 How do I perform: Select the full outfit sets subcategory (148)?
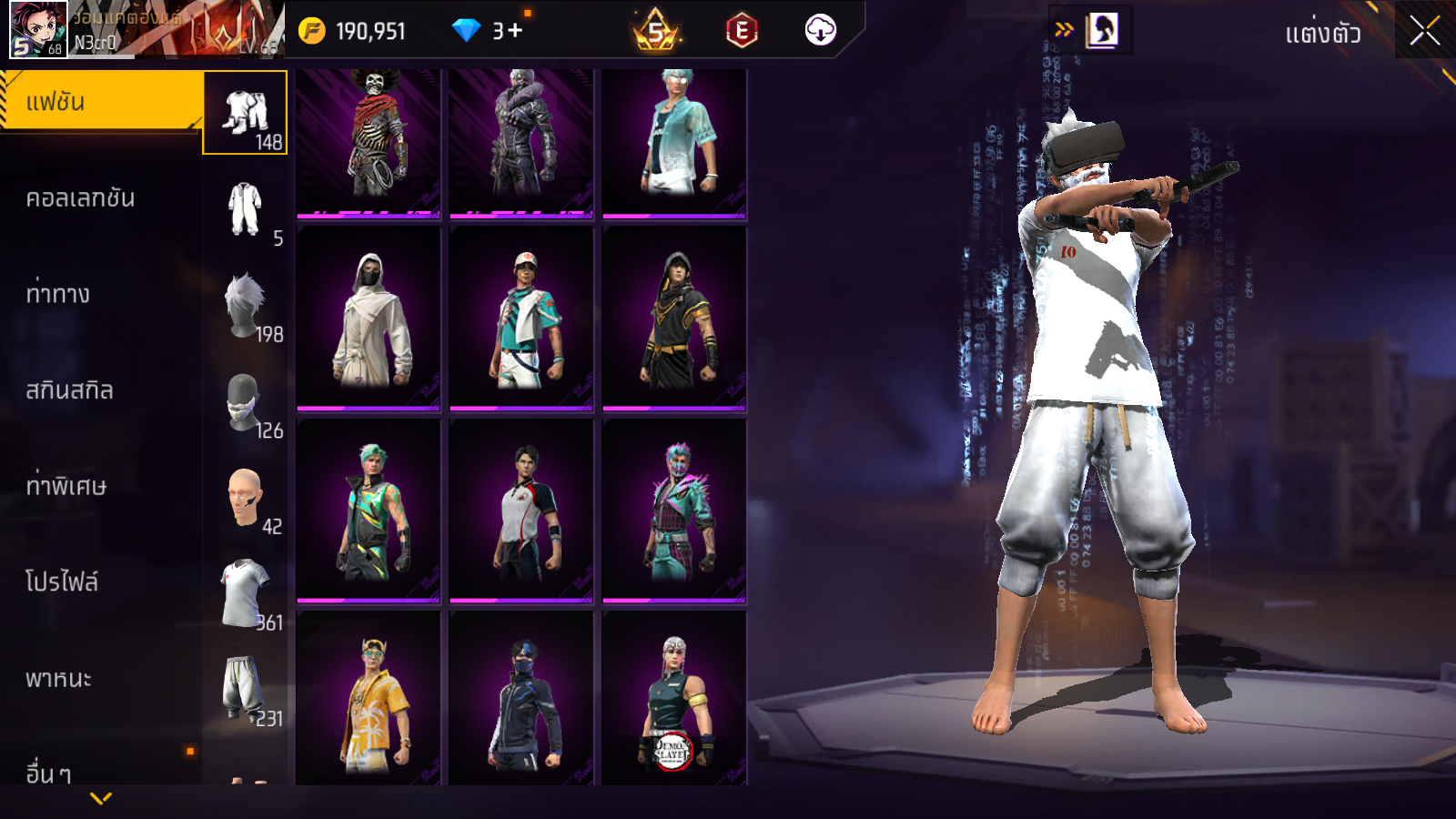(x=245, y=114)
